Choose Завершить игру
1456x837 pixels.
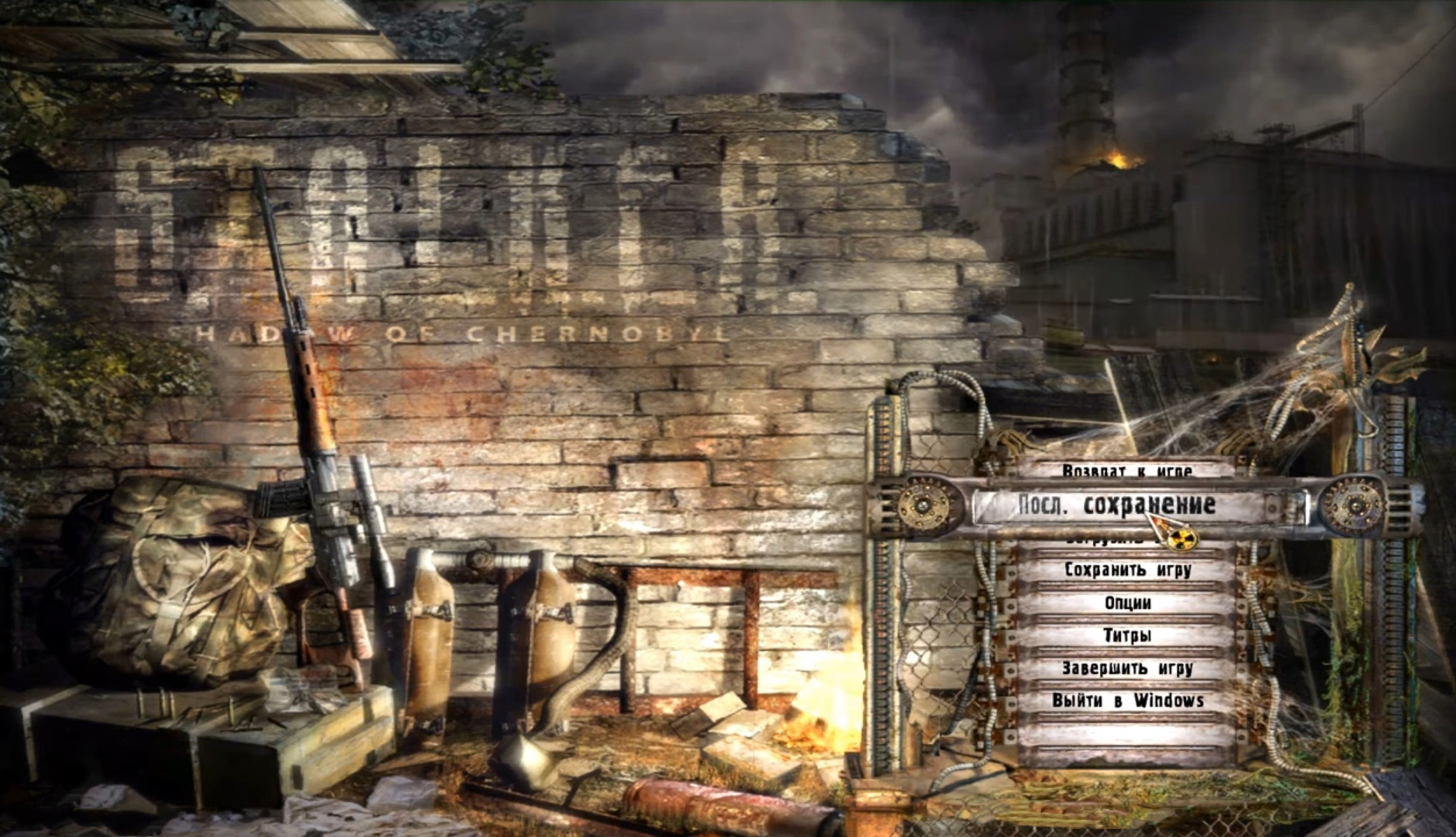[1127, 668]
